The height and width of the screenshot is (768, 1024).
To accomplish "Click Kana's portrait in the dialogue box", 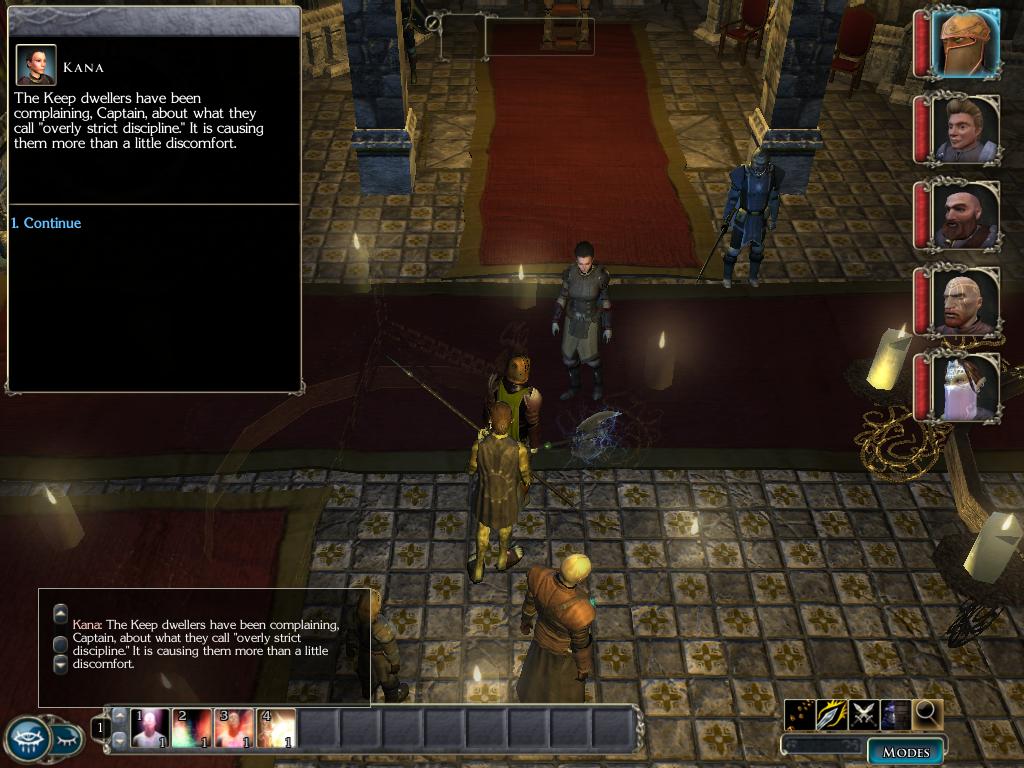I will pos(35,65).
